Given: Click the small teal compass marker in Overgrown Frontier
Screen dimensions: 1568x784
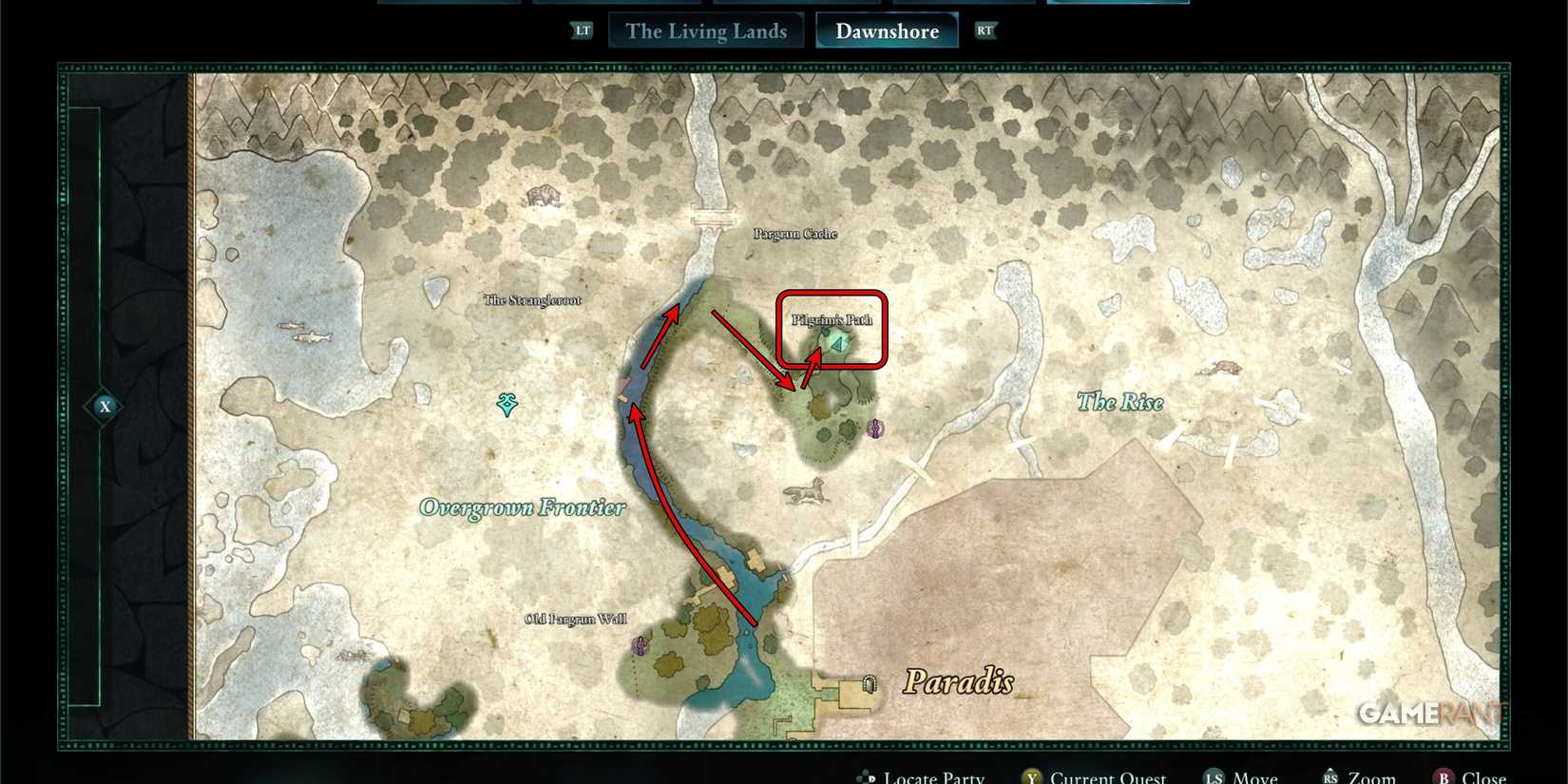Looking at the screenshot, I should pyautogui.click(x=507, y=404).
